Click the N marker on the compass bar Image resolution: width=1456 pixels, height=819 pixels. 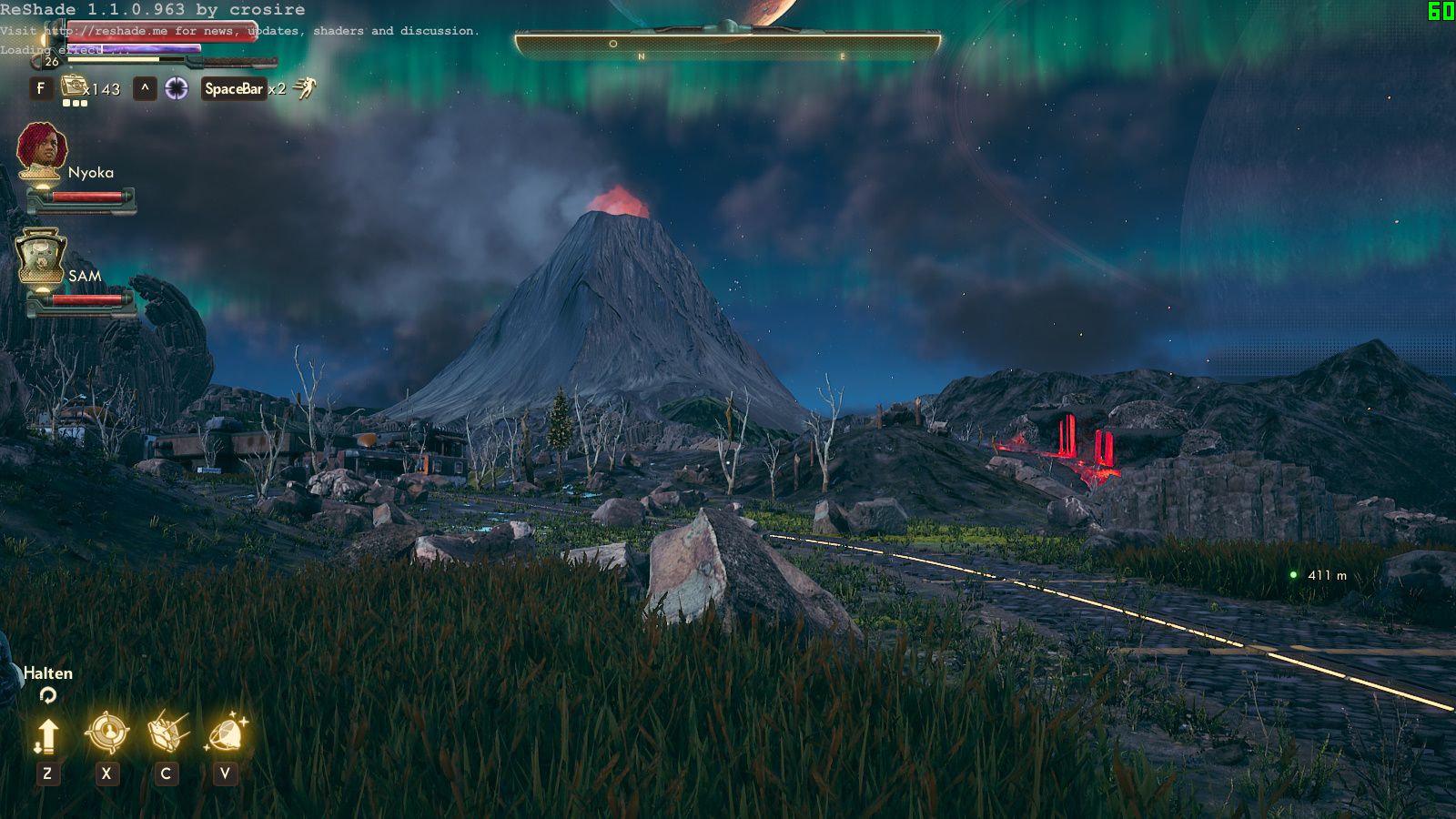coord(641,56)
